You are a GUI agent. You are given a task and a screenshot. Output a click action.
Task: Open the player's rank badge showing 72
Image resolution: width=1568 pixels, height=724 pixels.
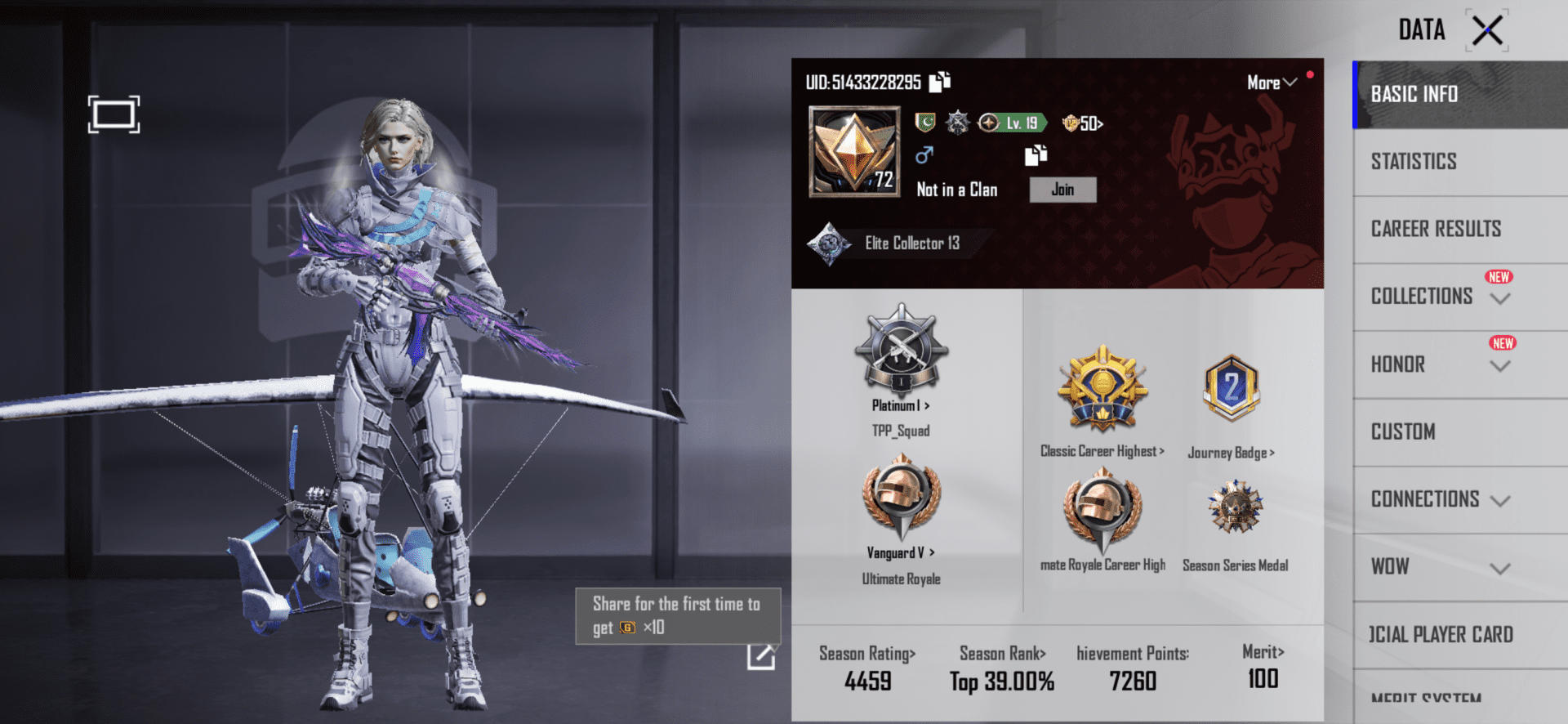(x=853, y=153)
